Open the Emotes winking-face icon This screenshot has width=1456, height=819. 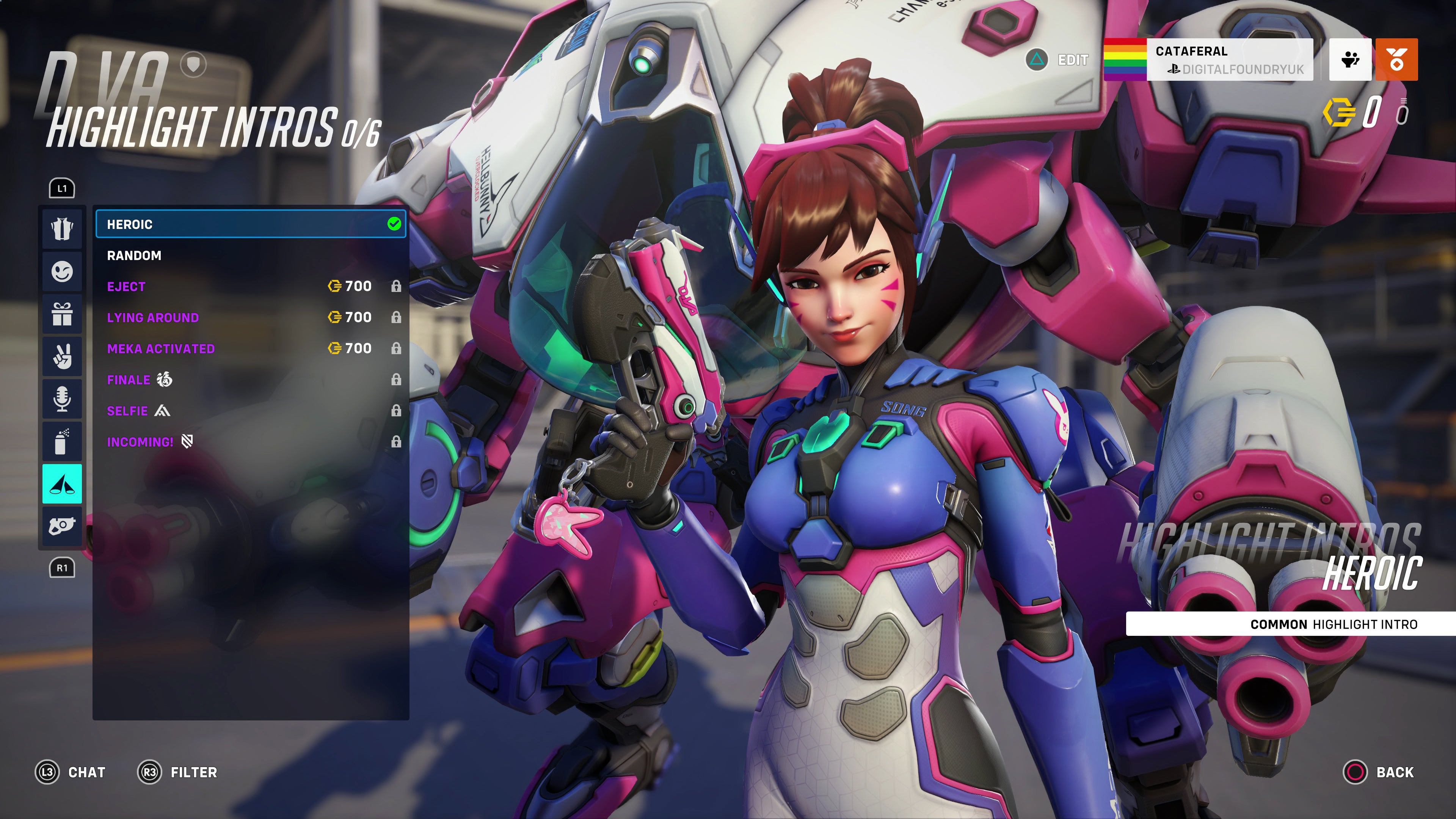tap(62, 271)
